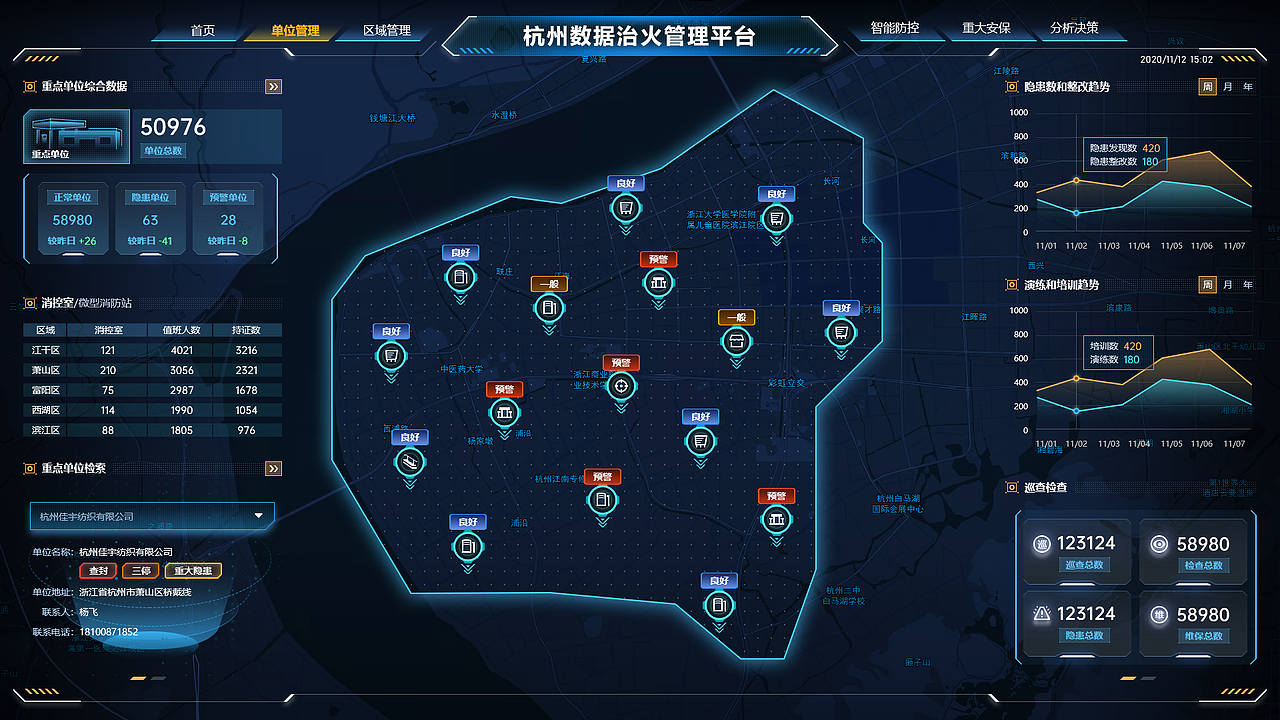Switch to the 首页 tab

click(203, 30)
